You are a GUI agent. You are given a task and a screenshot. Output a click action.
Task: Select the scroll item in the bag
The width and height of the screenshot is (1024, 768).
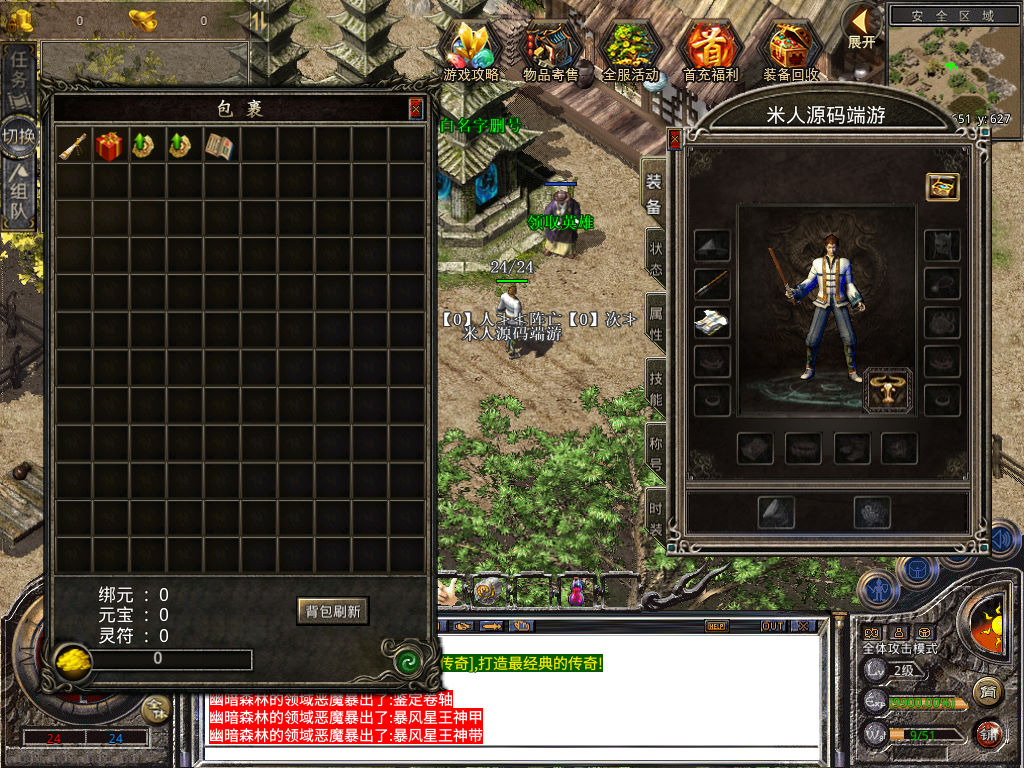point(72,146)
